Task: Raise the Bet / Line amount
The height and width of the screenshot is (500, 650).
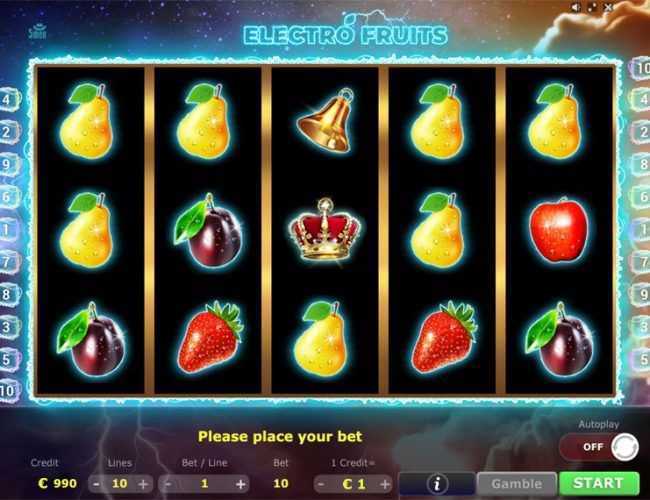Action: [x=241, y=484]
